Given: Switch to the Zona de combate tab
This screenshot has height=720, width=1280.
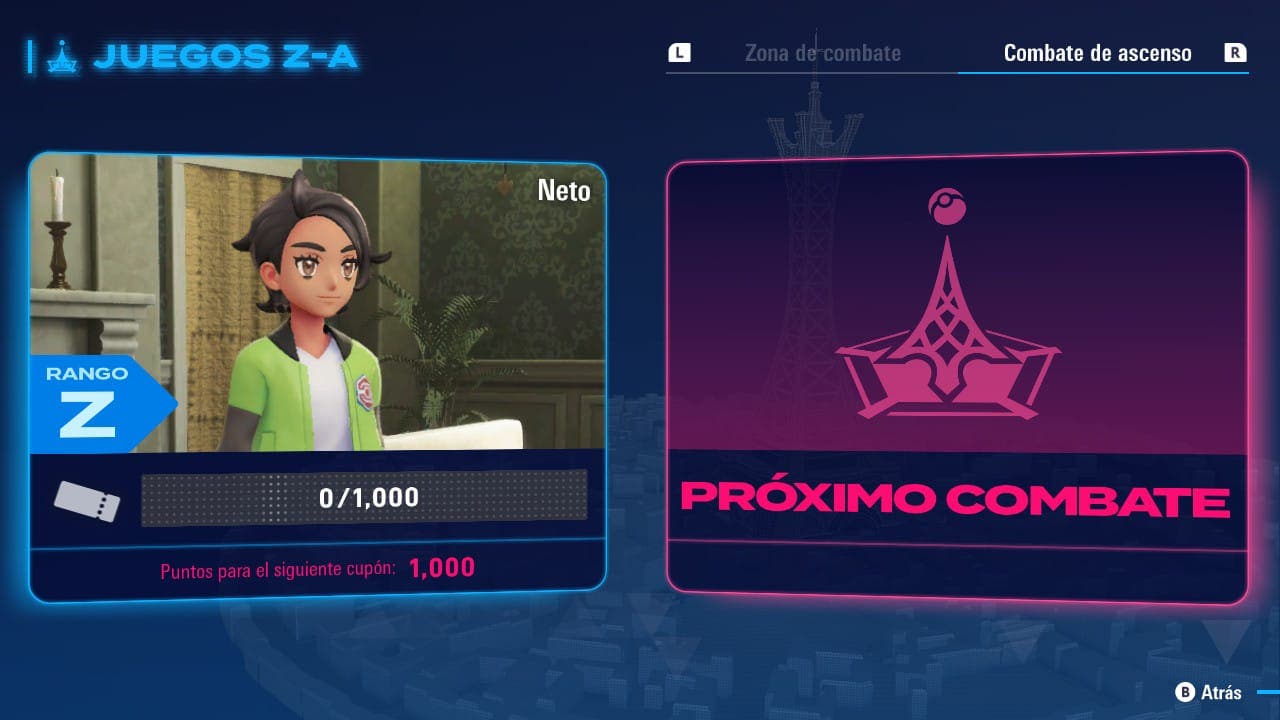Looking at the screenshot, I should point(822,53).
